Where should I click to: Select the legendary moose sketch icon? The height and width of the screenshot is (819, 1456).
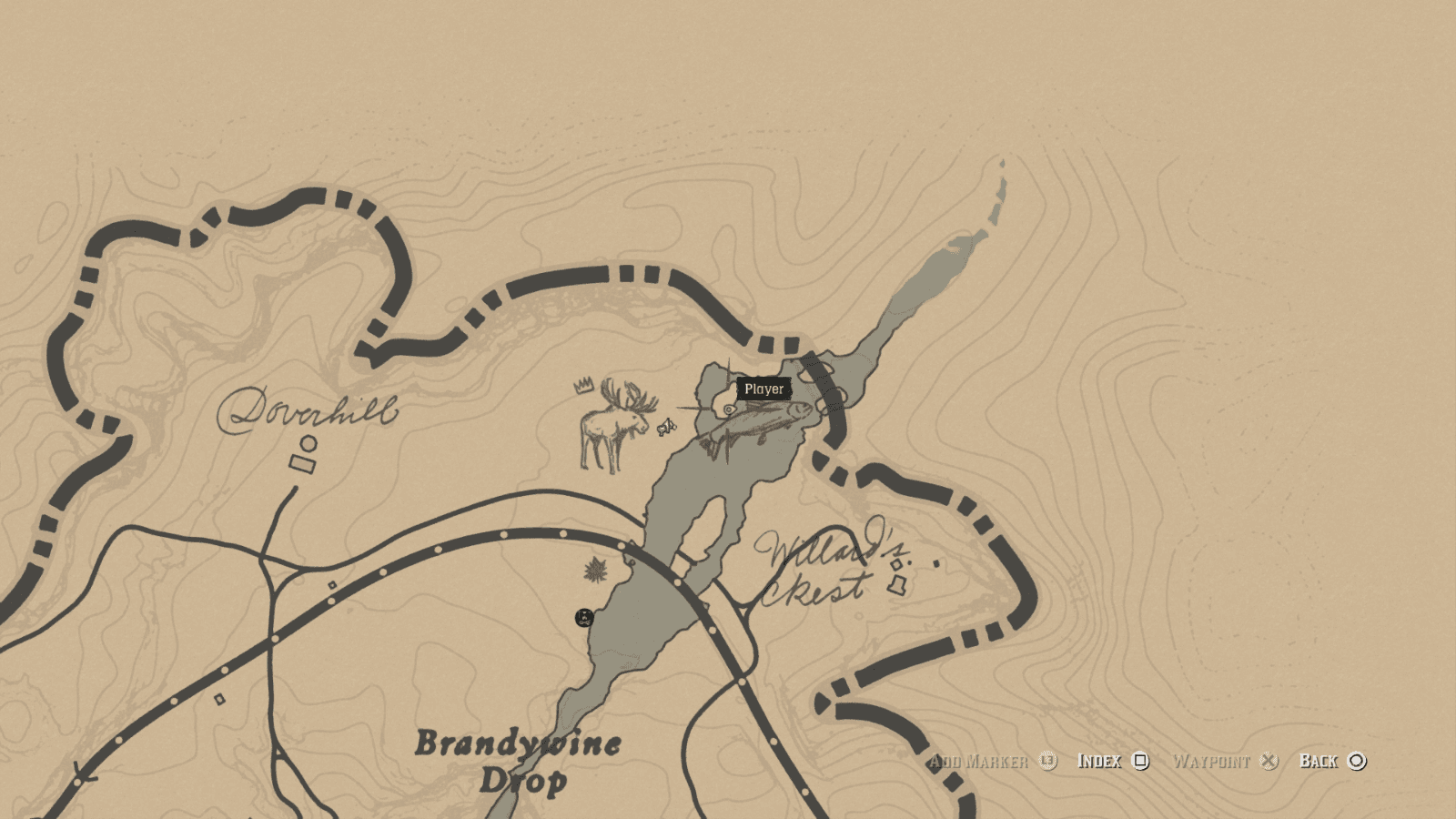pyautogui.click(x=614, y=423)
